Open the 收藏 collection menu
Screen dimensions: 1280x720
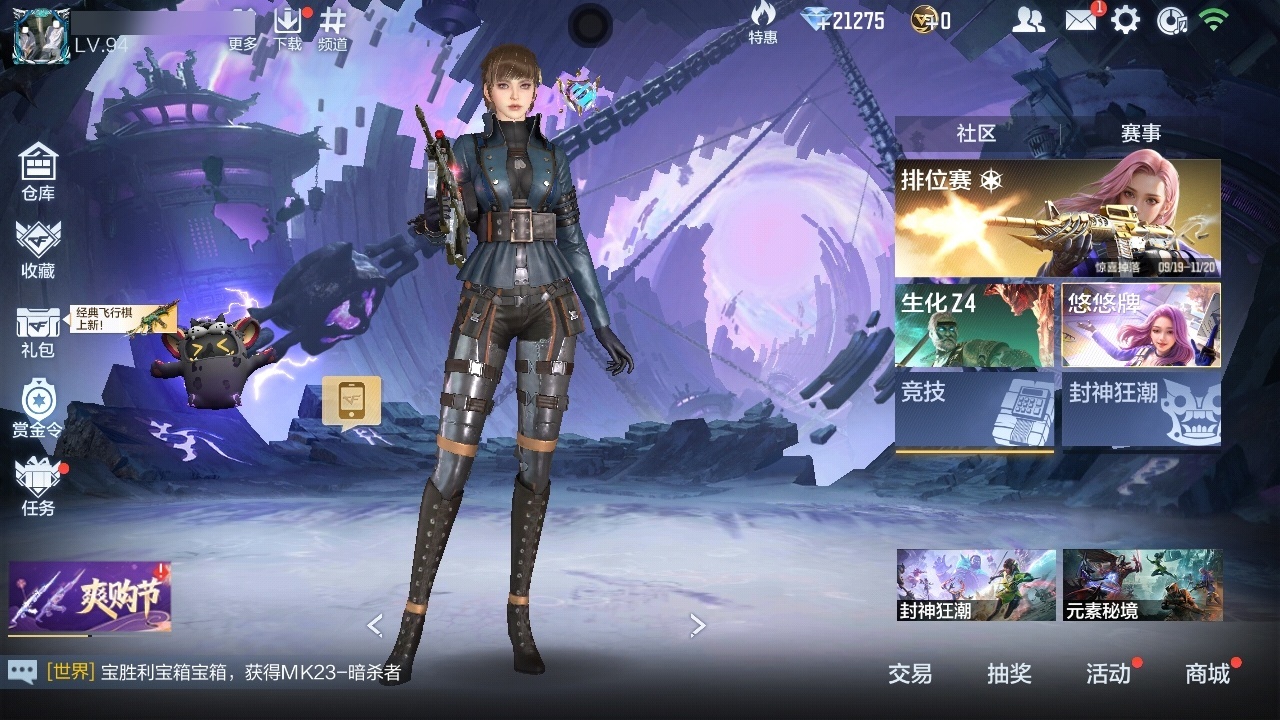click(x=38, y=250)
